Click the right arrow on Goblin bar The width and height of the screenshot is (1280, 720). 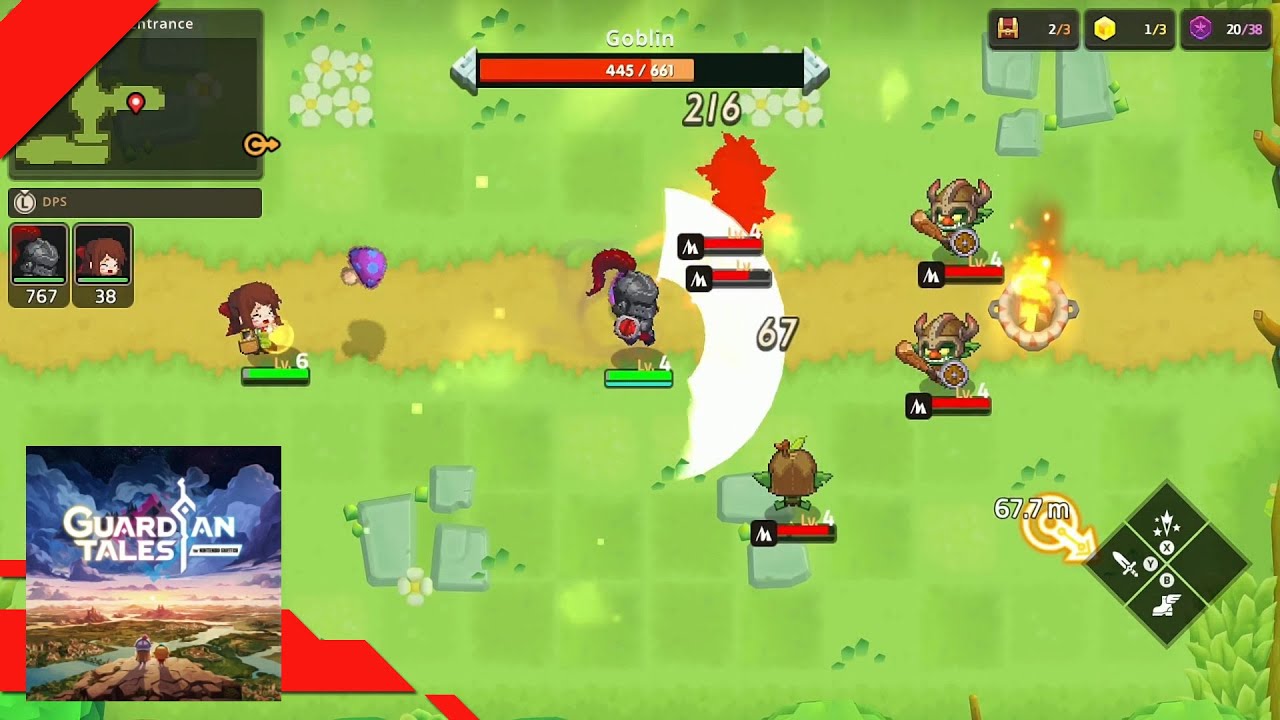816,71
